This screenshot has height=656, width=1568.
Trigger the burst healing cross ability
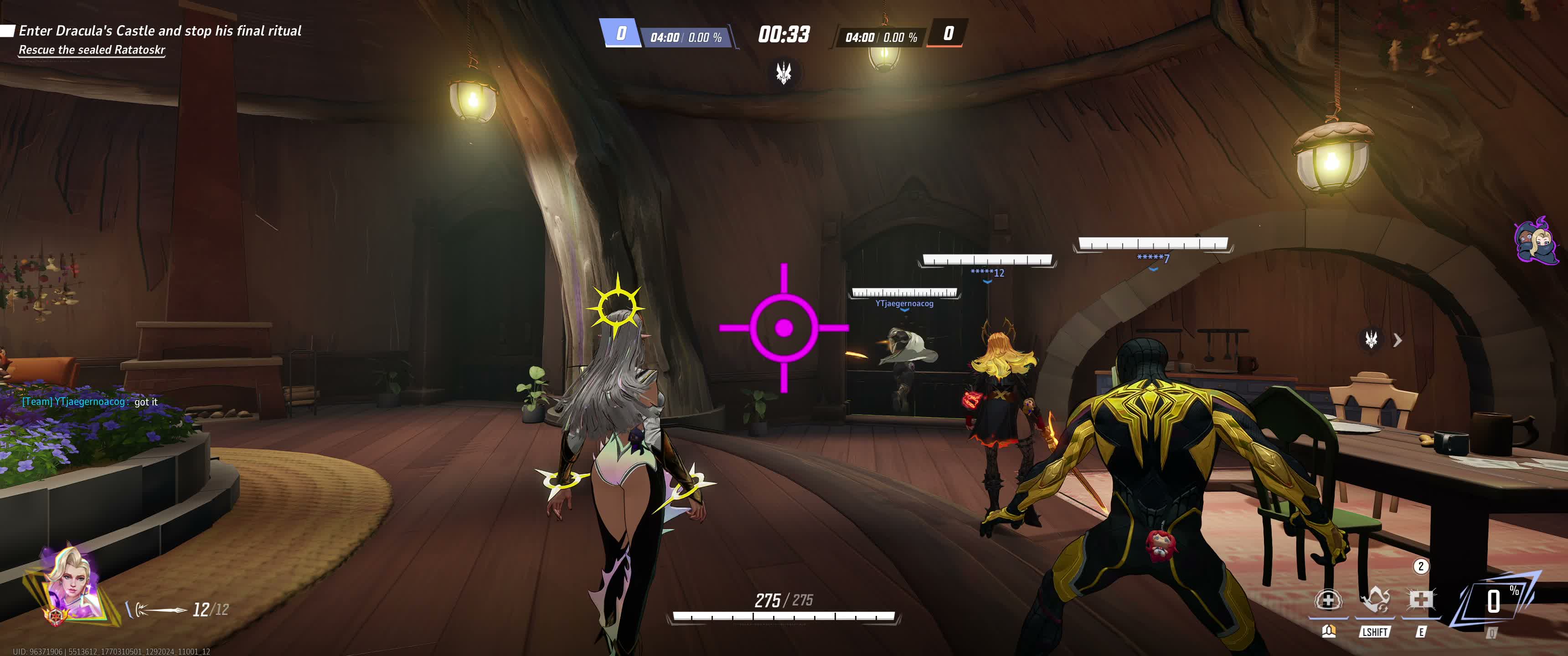click(x=1421, y=600)
